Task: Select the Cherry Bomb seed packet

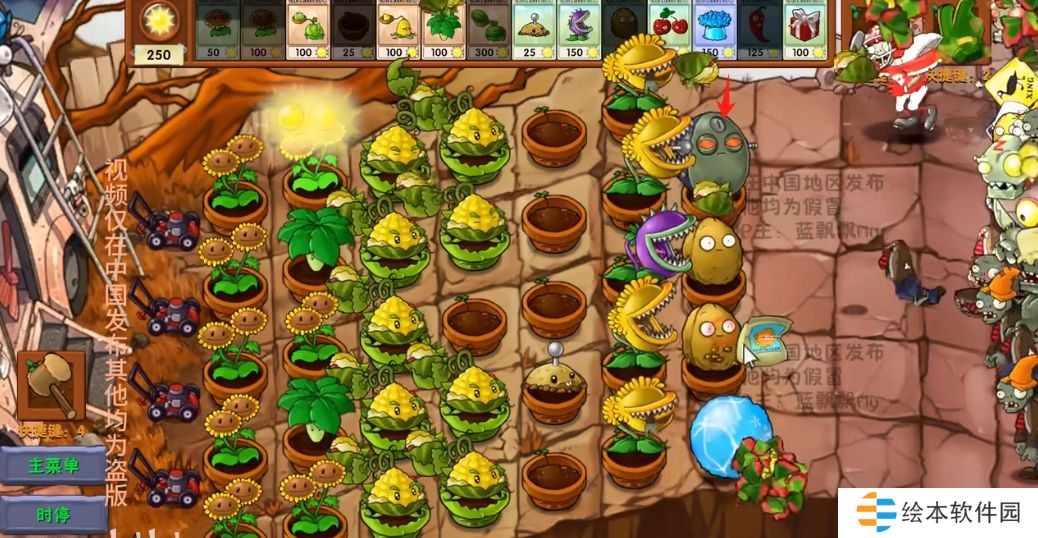Action: click(668, 31)
